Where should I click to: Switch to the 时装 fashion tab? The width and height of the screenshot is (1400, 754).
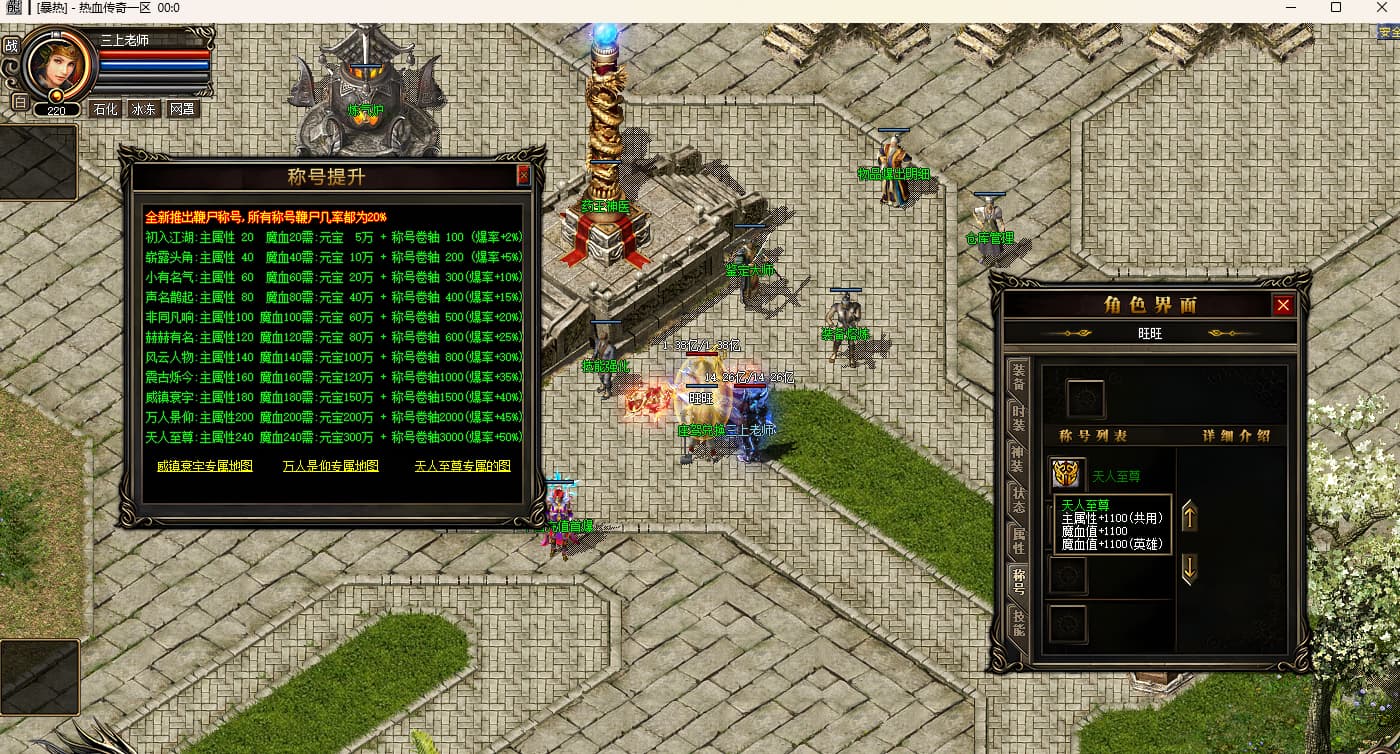(x=1018, y=418)
